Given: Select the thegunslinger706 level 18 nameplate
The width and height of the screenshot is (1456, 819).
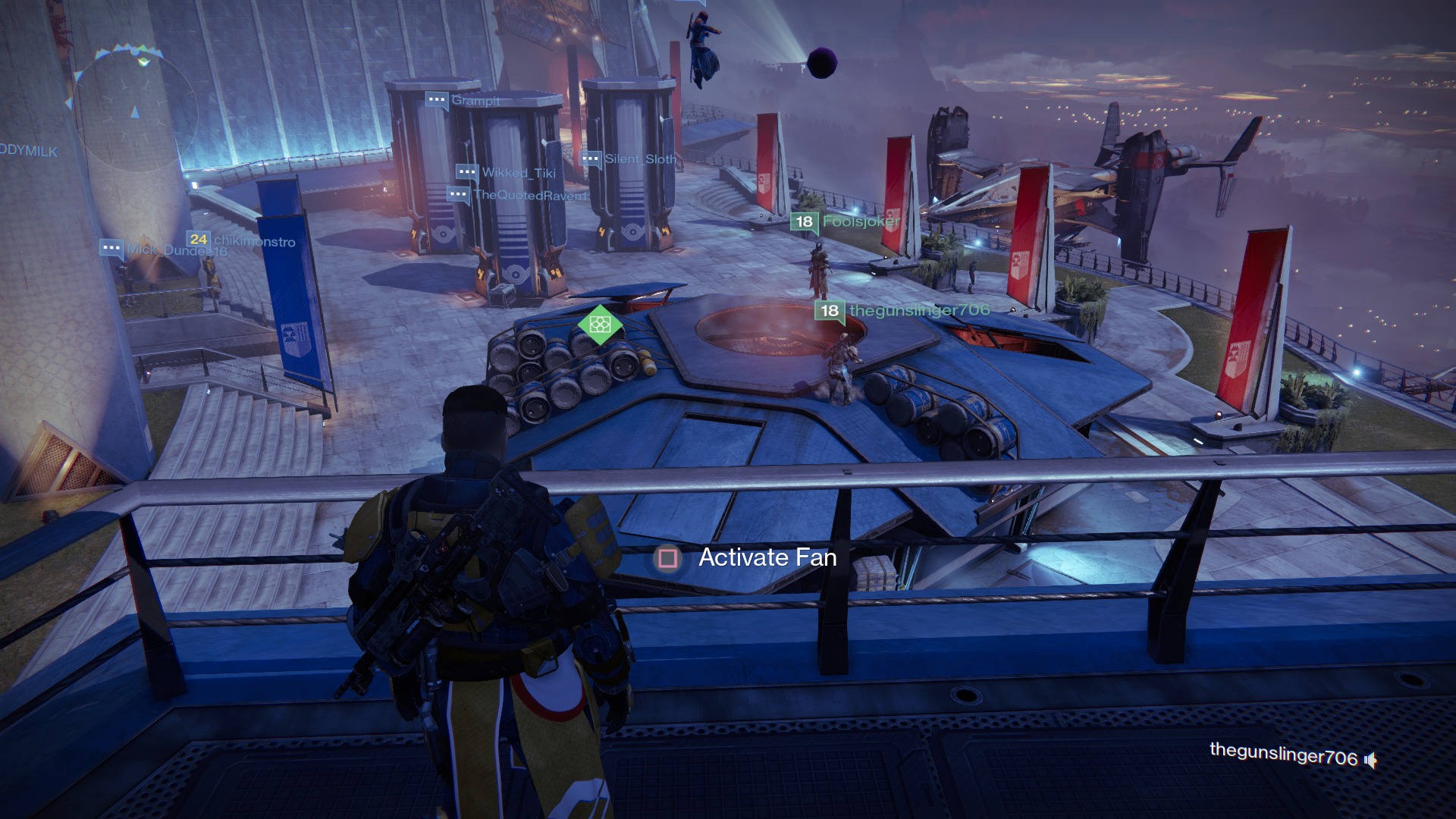Looking at the screenshot, I should point(902,310).
